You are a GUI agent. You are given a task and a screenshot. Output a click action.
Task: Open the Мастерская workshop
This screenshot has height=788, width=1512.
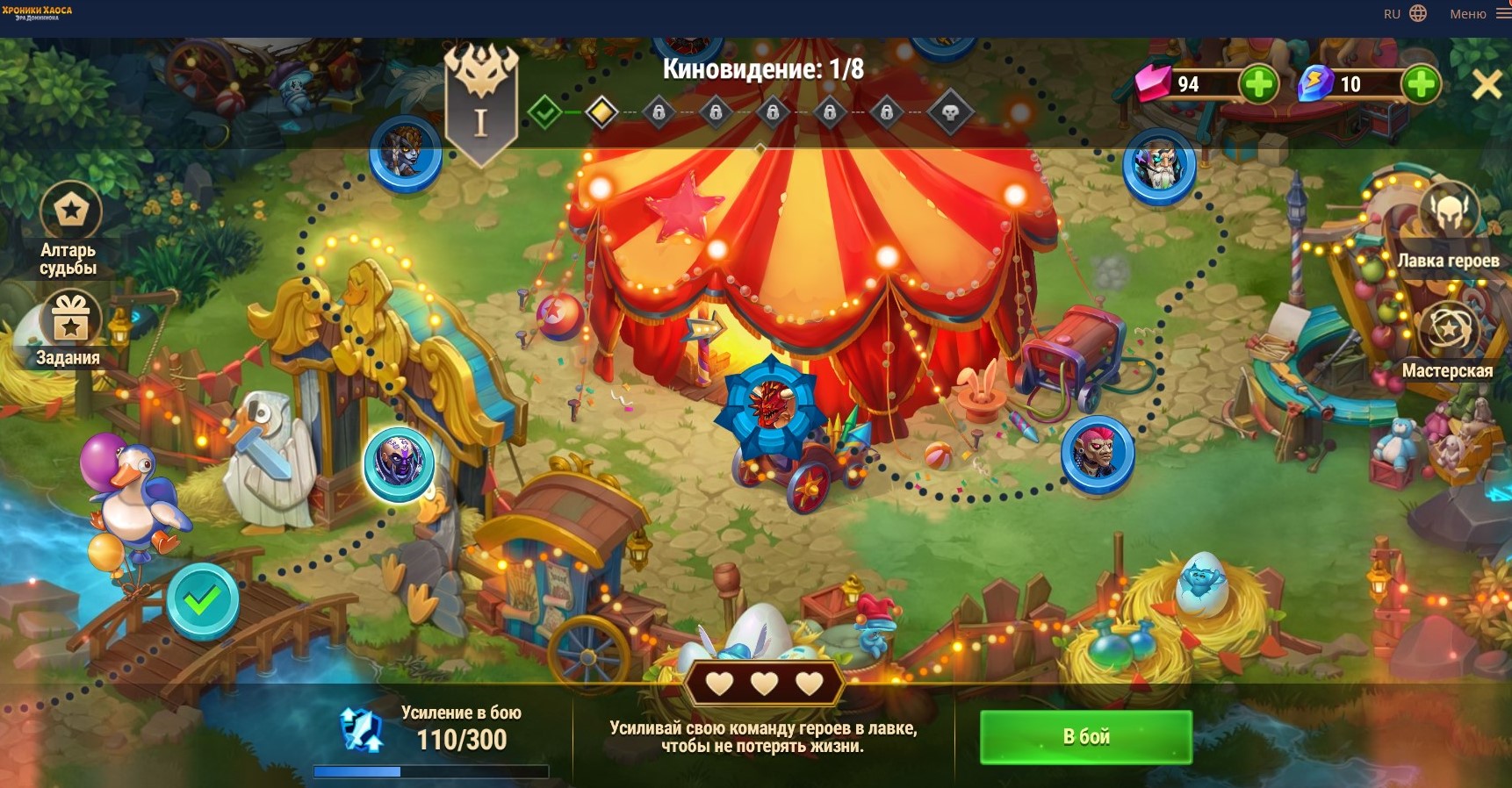1449,331
